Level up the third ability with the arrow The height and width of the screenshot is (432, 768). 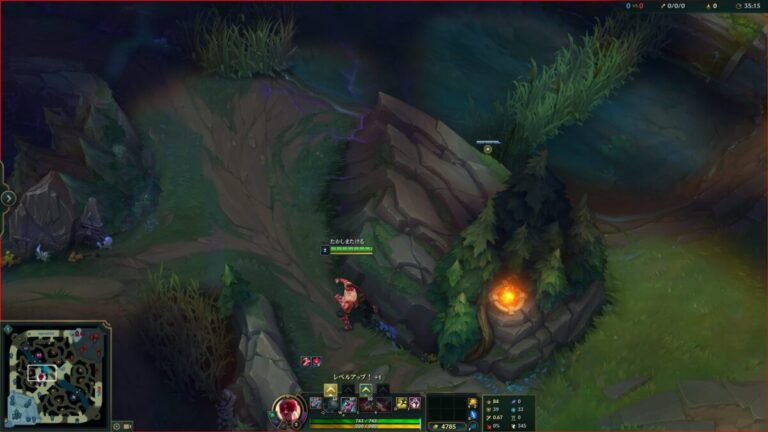[366, 390]
